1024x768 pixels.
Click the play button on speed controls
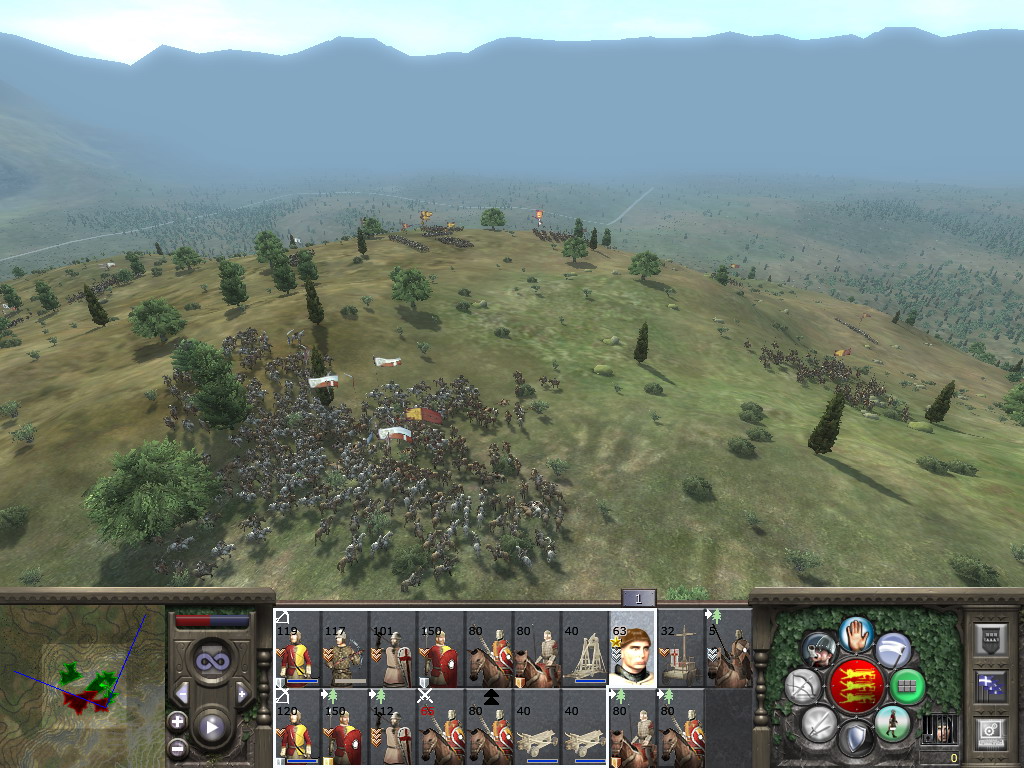211,727
